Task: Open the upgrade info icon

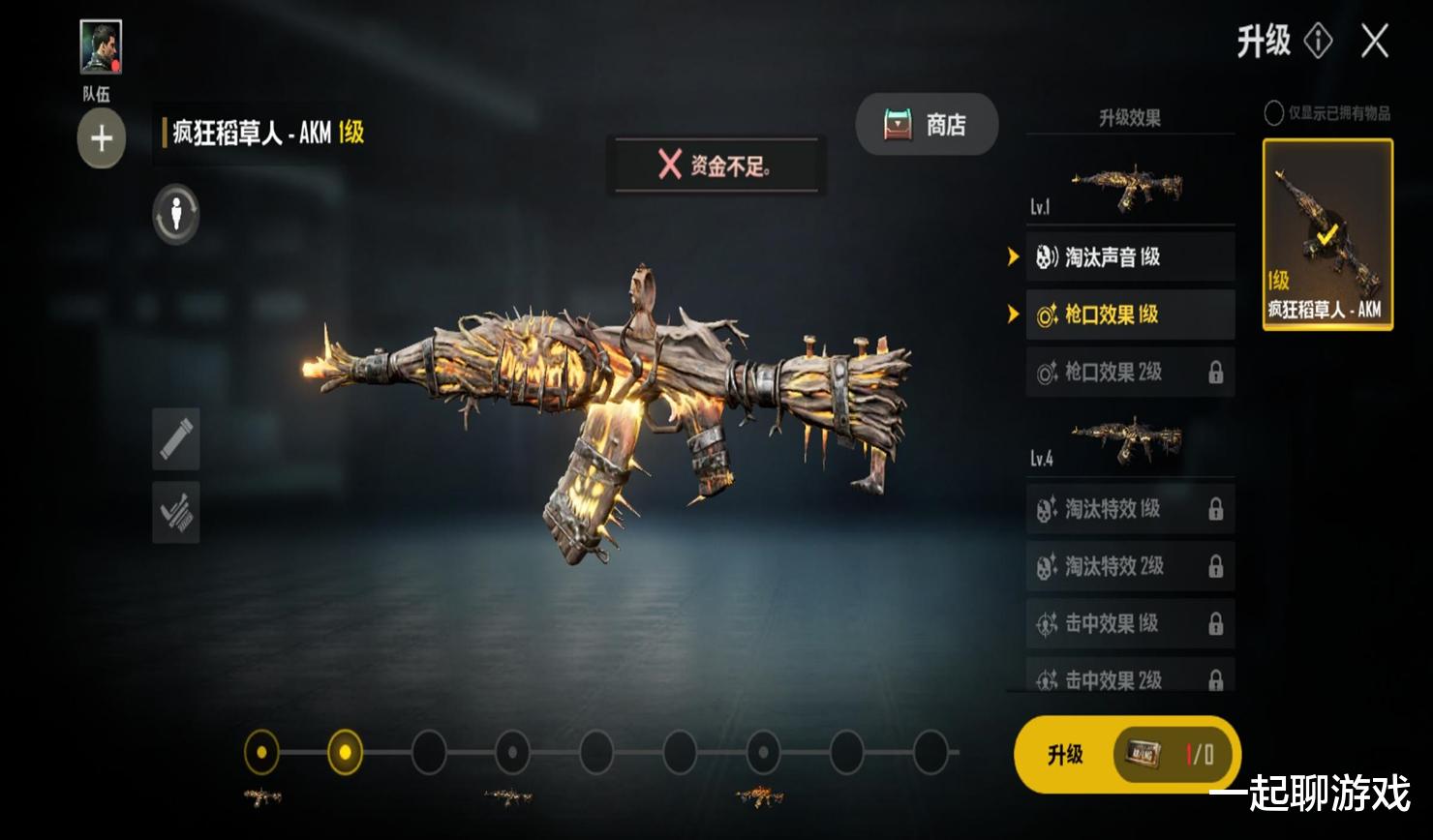Action: 1318,41
